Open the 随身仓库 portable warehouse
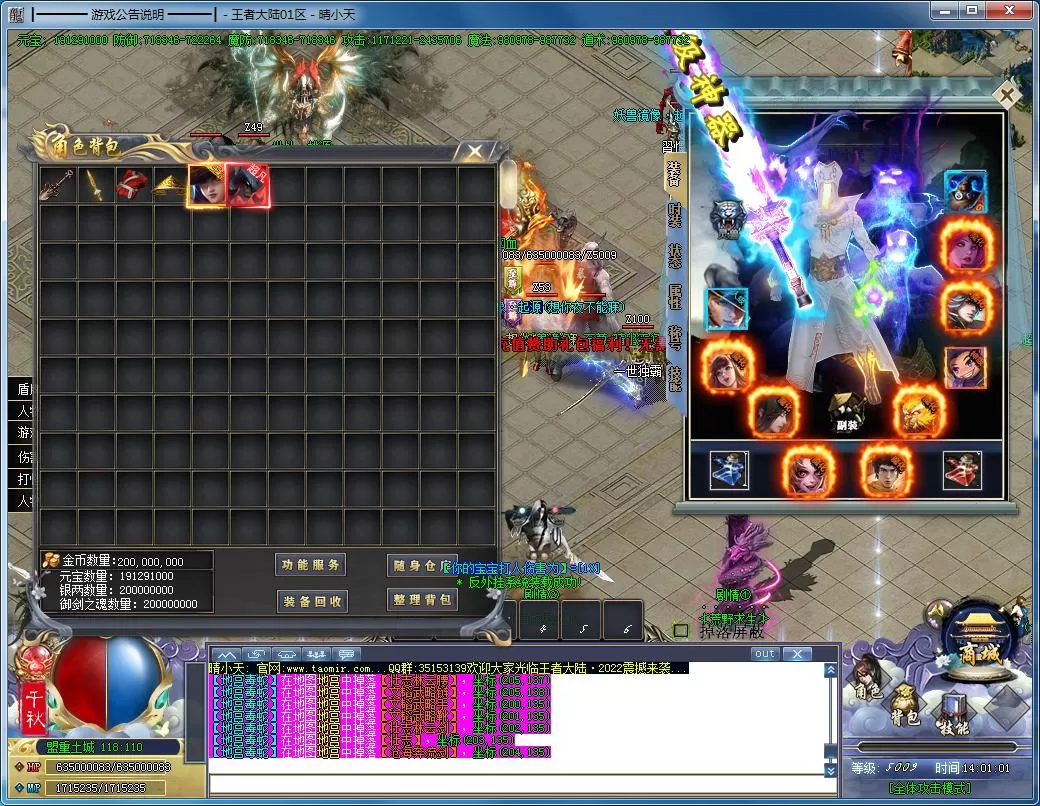 (x=422, y=565)
